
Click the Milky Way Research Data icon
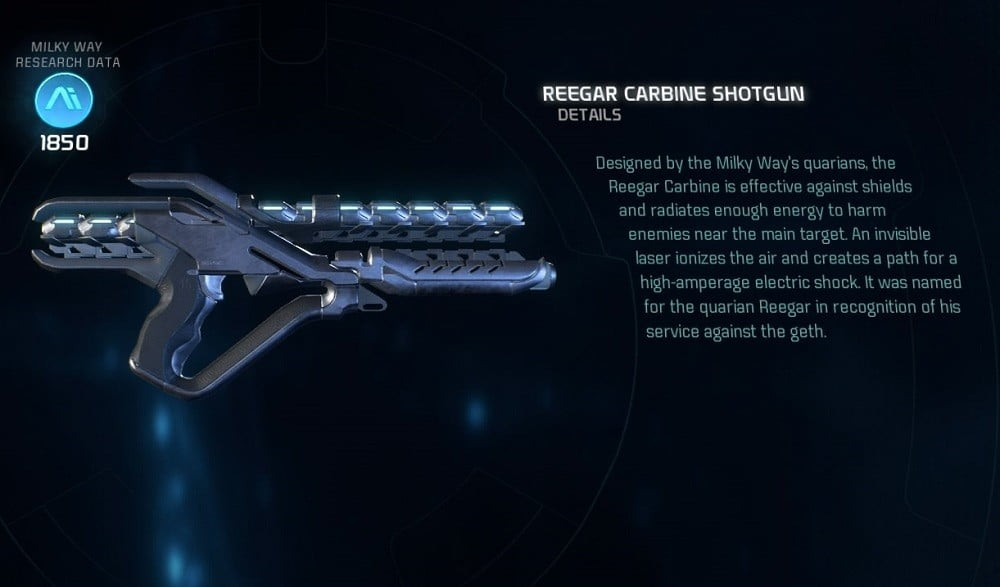[x=63, y=100]
